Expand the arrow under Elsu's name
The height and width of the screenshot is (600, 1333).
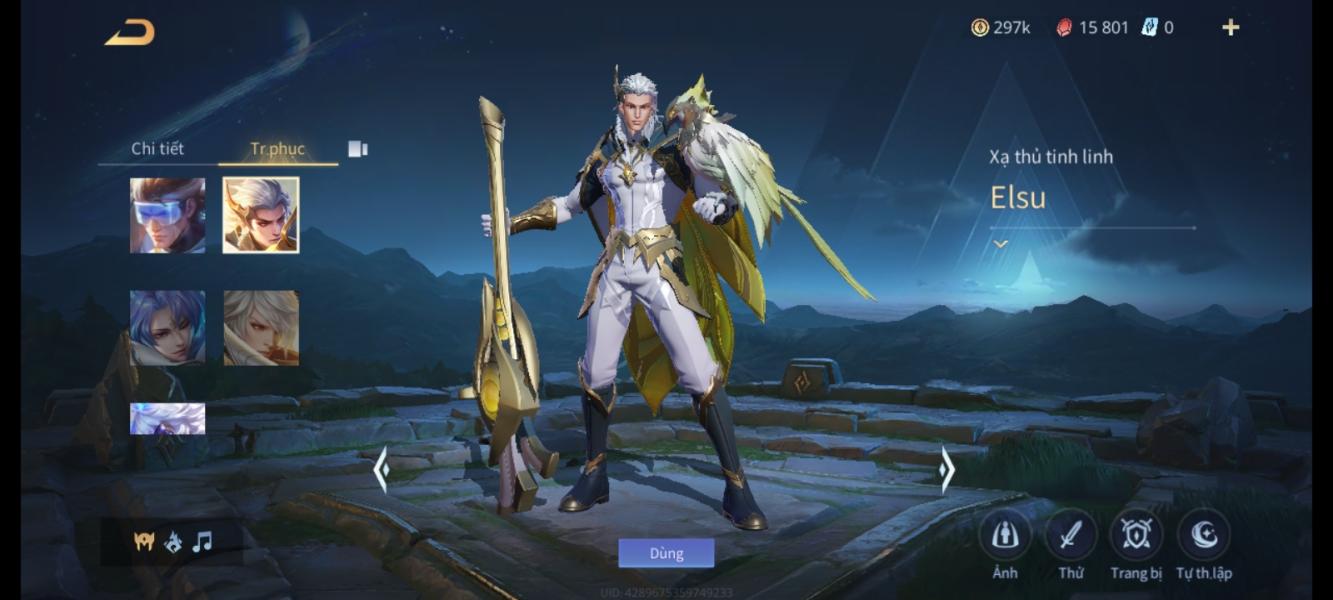tap(1000, 243)
